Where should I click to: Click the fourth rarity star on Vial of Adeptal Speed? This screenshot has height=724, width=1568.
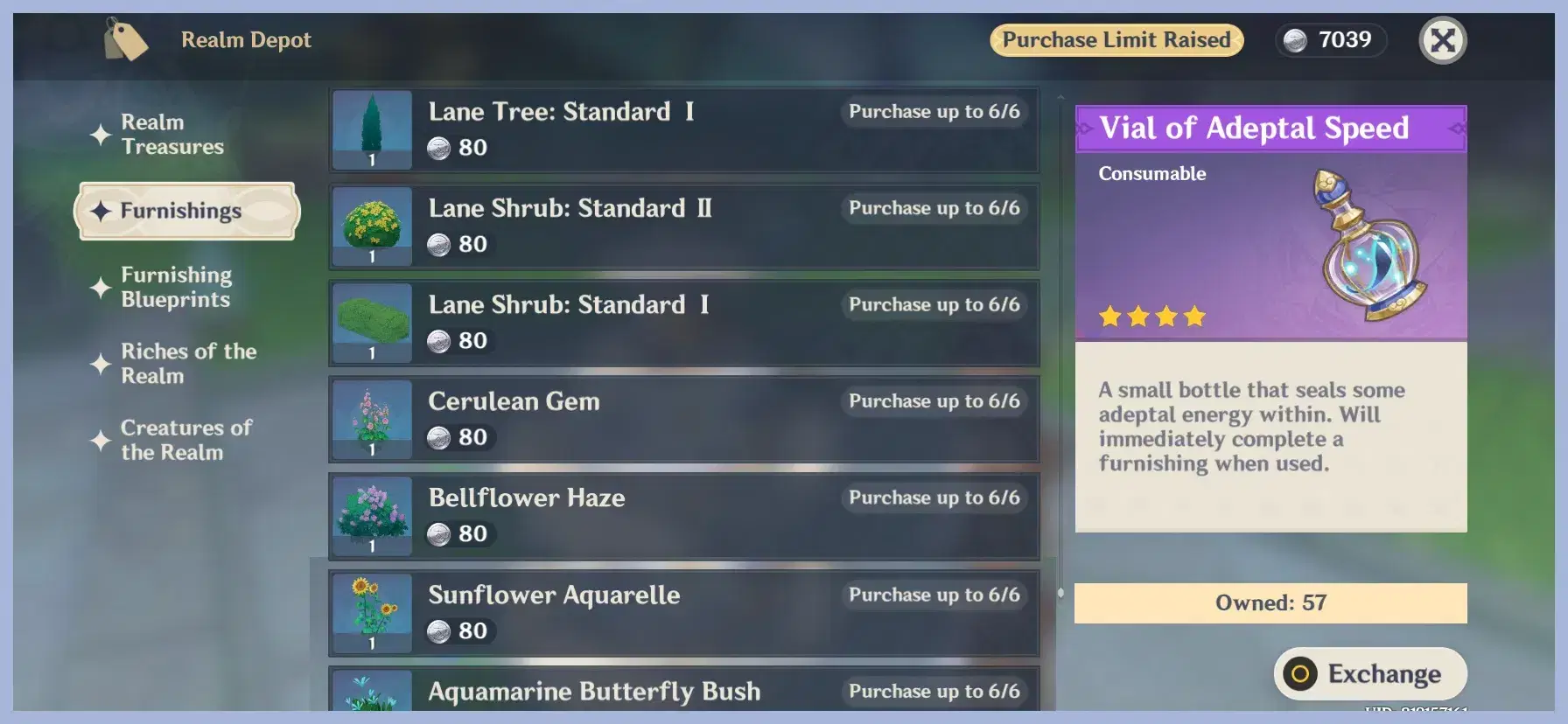click(1195, 316)
